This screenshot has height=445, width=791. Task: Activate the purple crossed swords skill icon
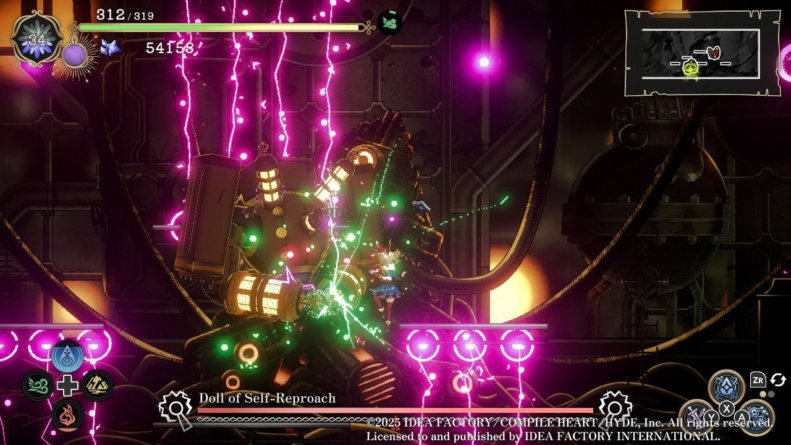(x=696, y=417)
